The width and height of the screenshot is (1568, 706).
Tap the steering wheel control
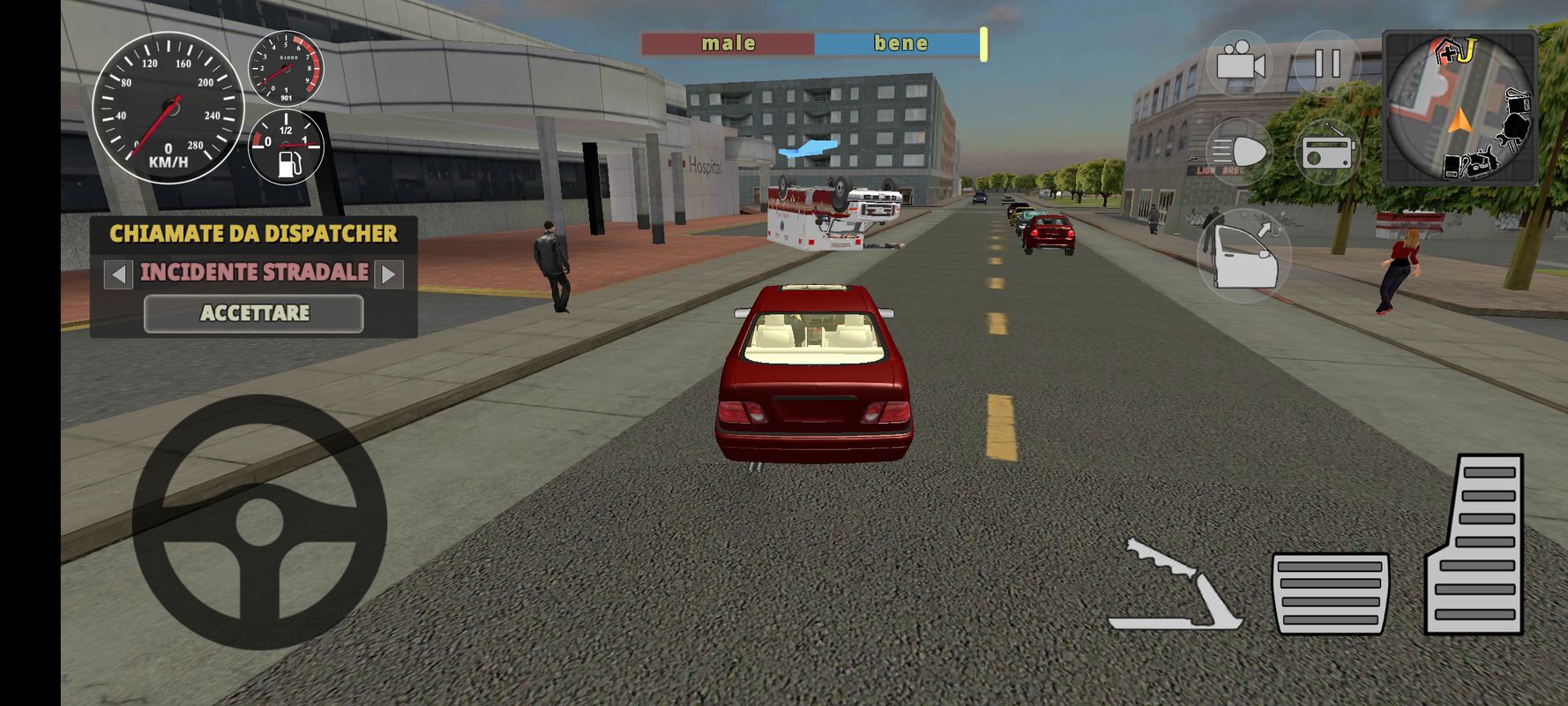[x=259, y=522]
